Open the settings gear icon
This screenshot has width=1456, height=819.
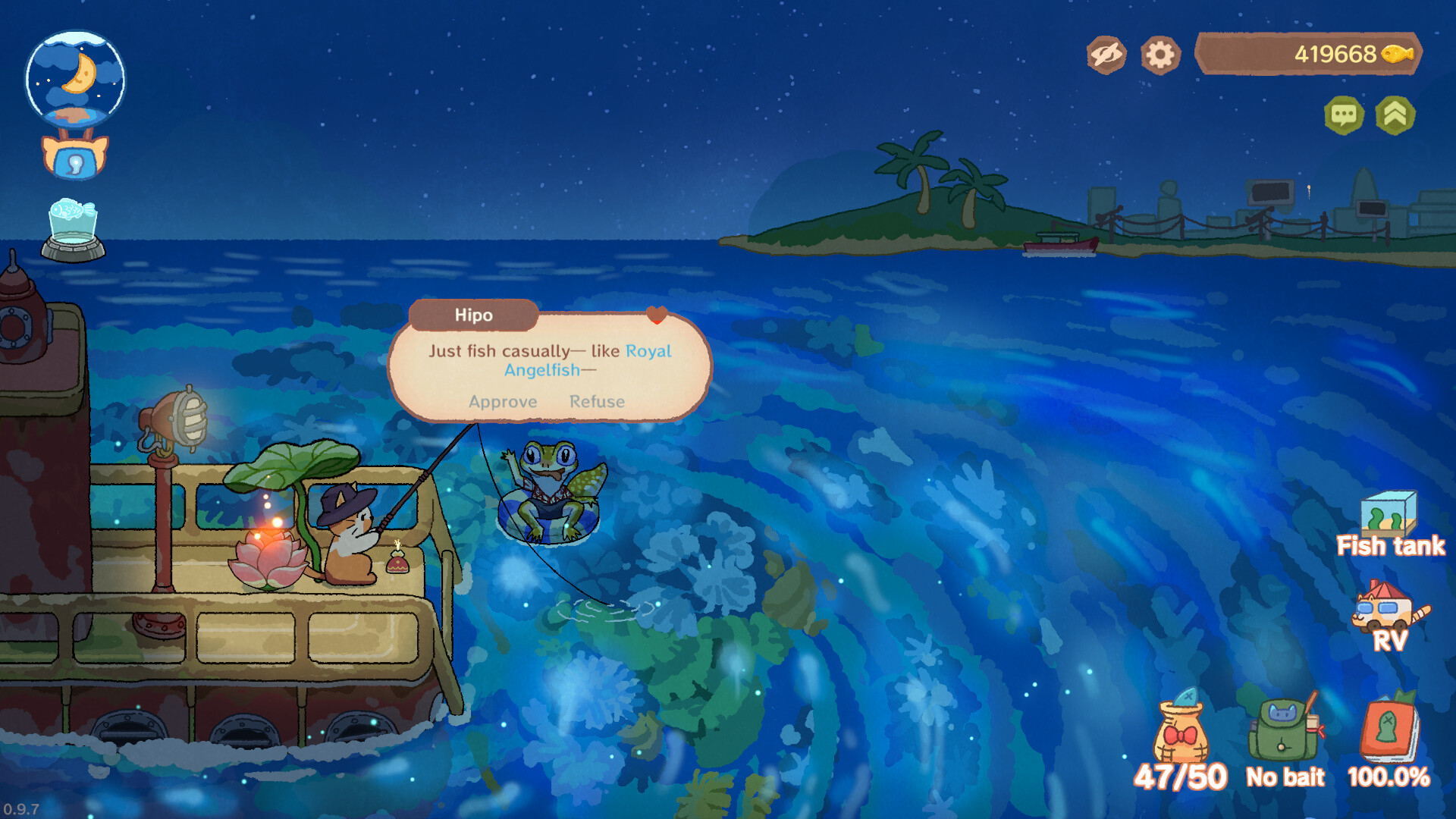point(1159,54)
